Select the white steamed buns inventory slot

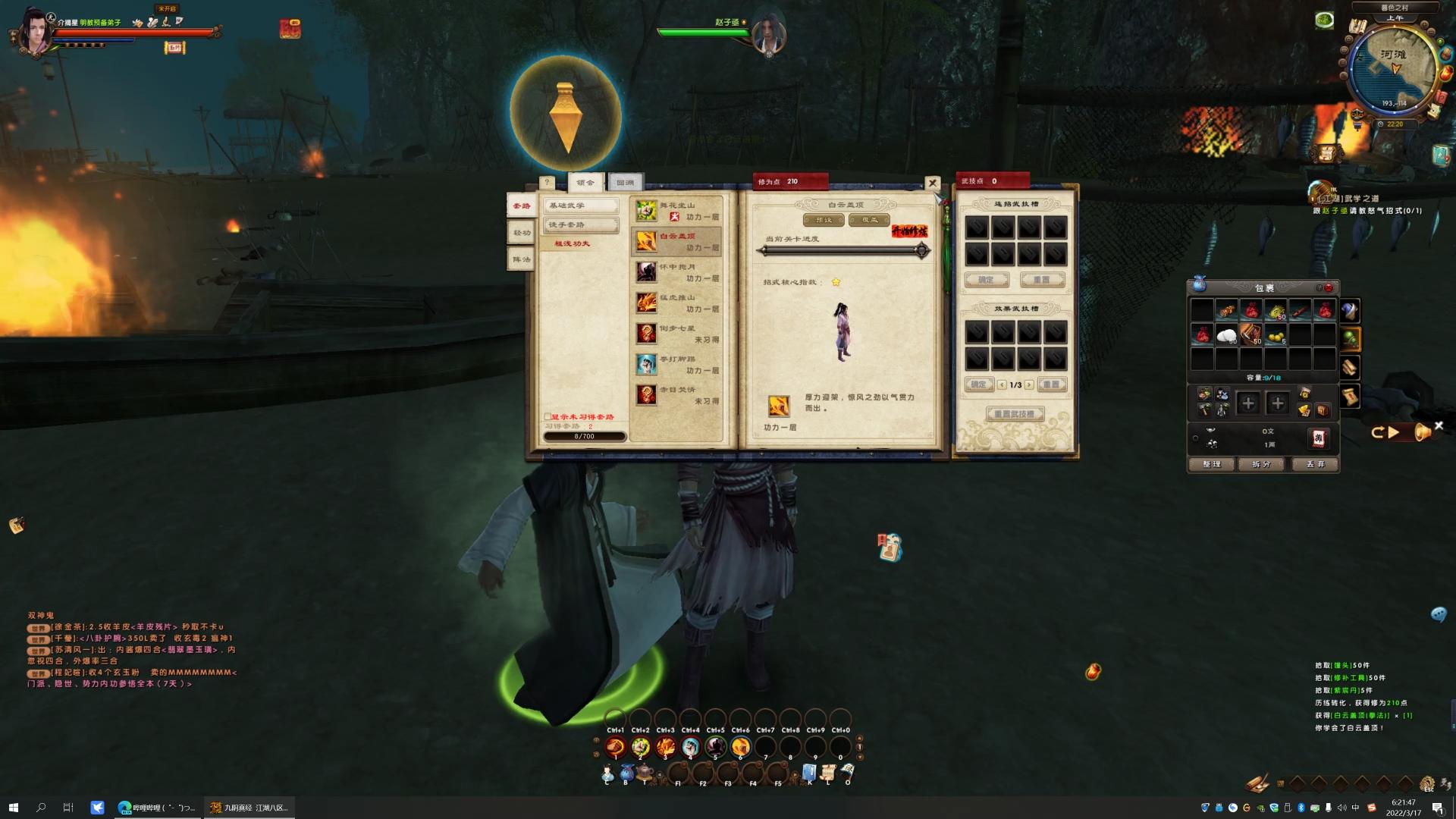1226,335
